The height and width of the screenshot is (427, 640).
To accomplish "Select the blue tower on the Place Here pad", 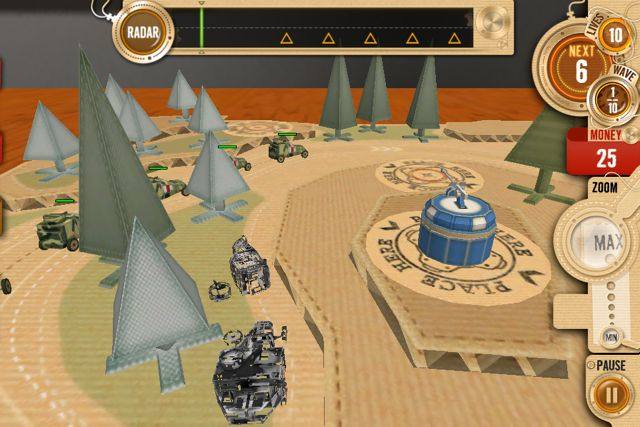I will click(454, 222).
